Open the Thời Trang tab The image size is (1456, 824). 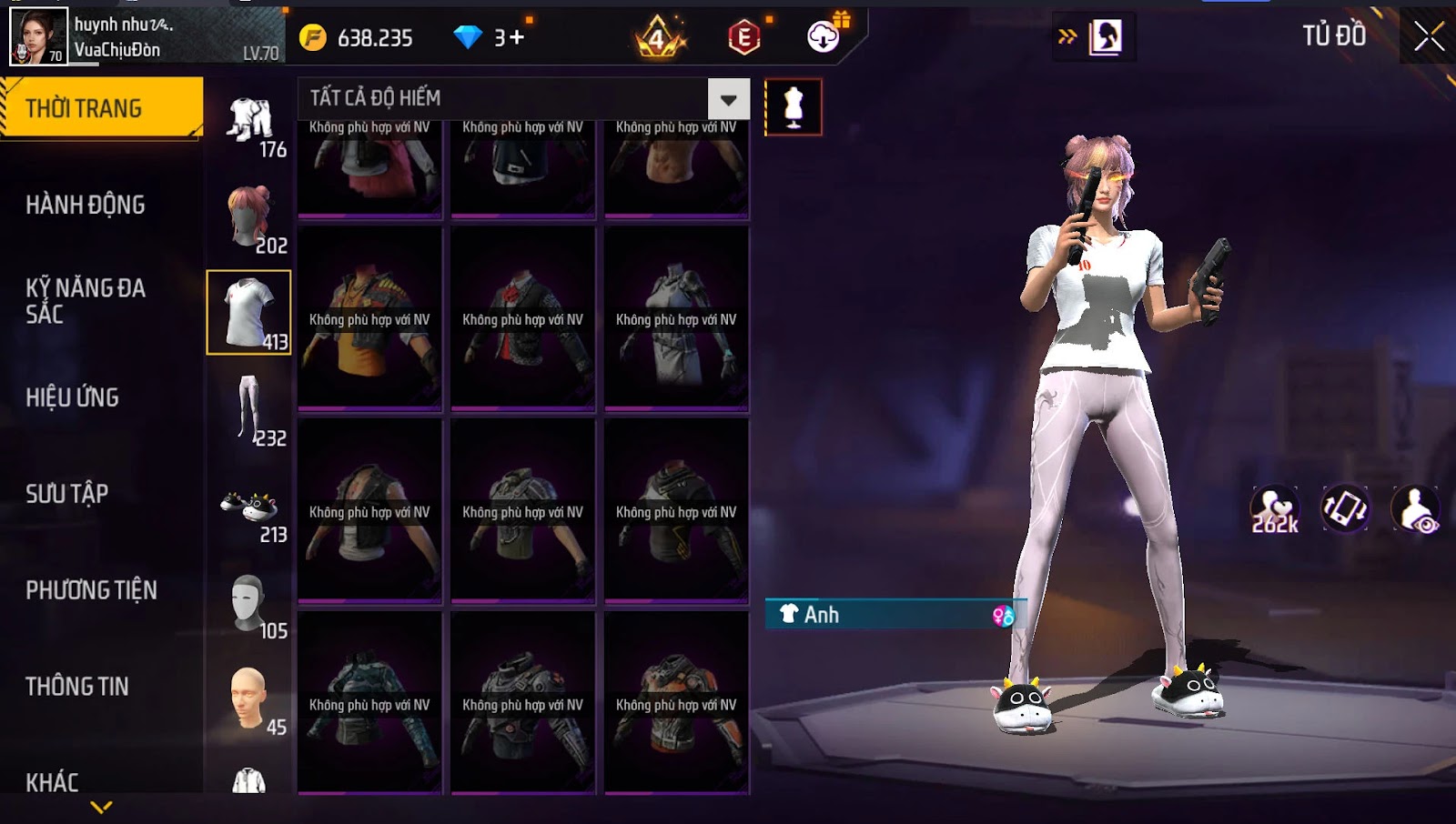coord(100,108)
